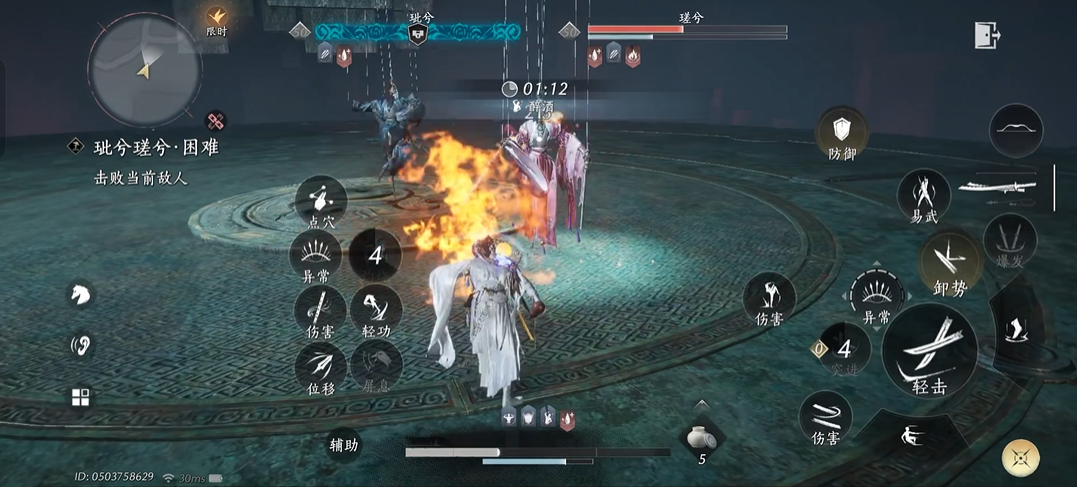Toggle the ear listening icon
Viewport: 1077px width, 487px height.
(x=81, y=346)
